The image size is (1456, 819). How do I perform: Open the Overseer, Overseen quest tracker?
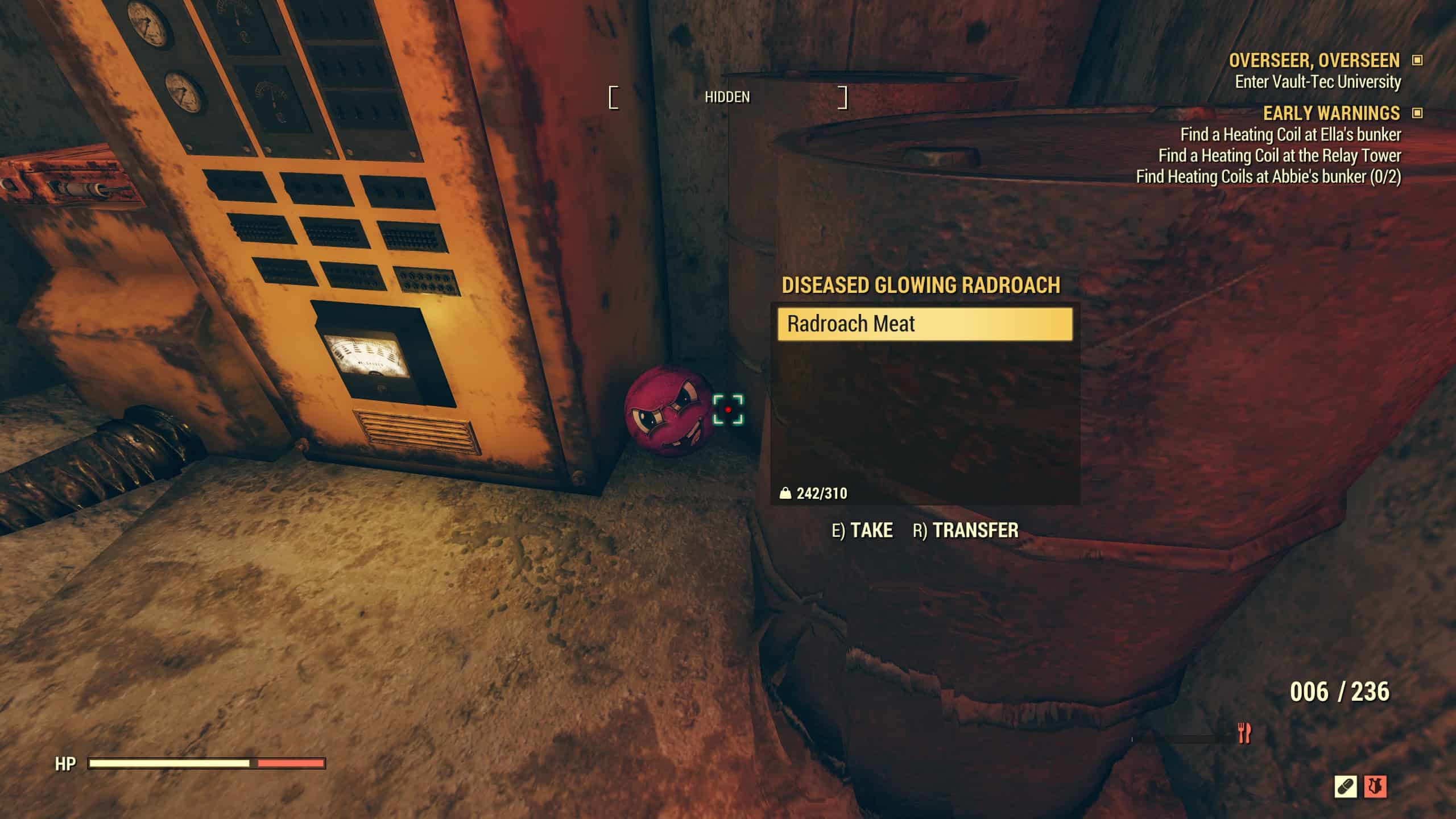point(1314,60)
